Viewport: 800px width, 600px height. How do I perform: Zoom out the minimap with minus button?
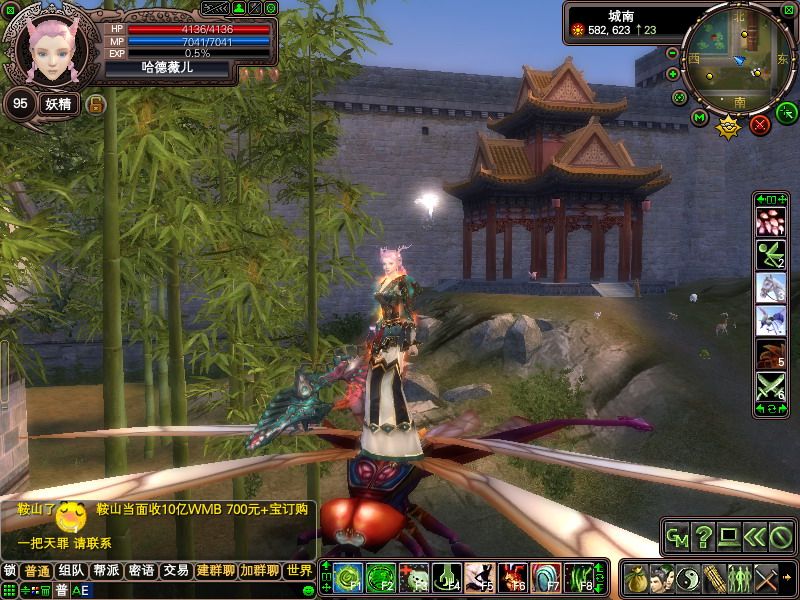(672, 52)
